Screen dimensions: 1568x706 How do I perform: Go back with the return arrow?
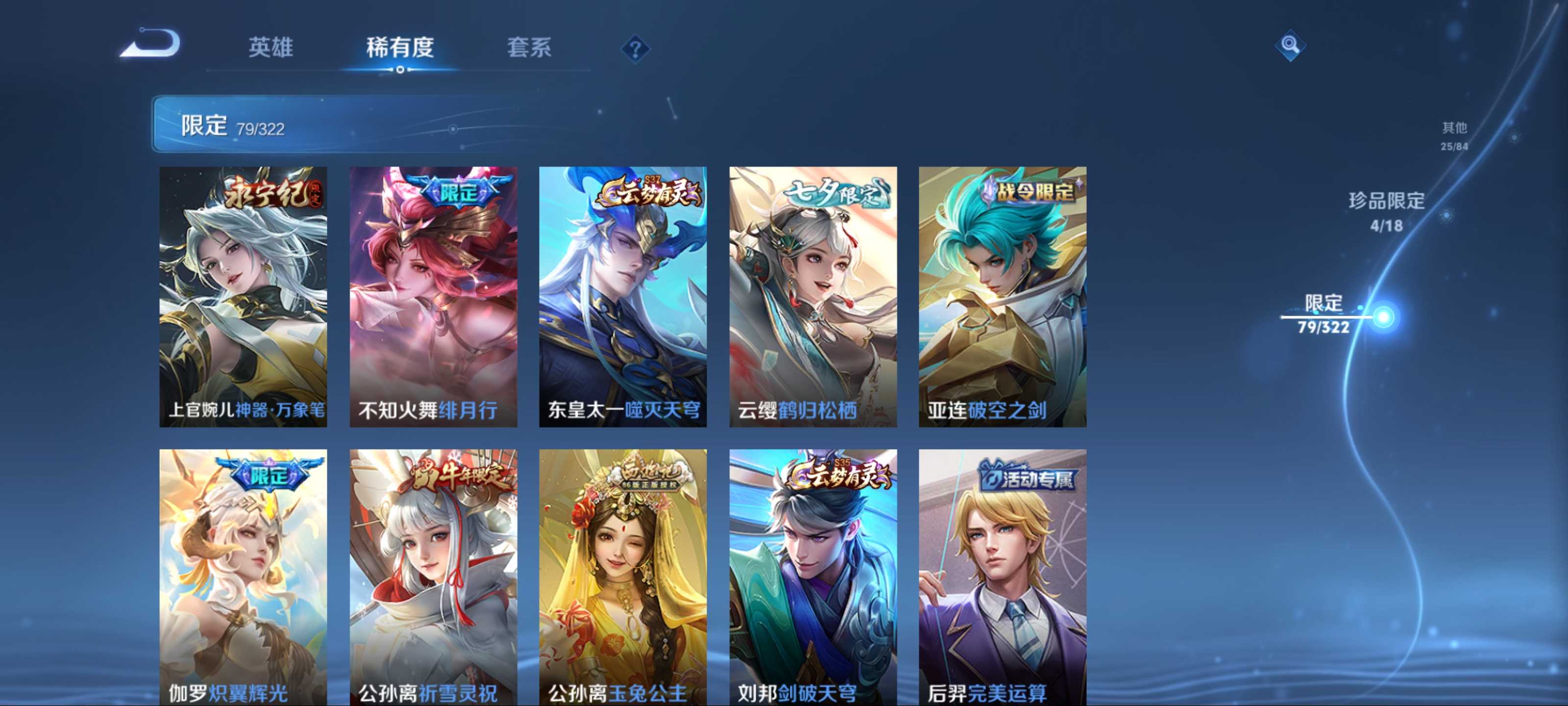[x=151, y=43]
